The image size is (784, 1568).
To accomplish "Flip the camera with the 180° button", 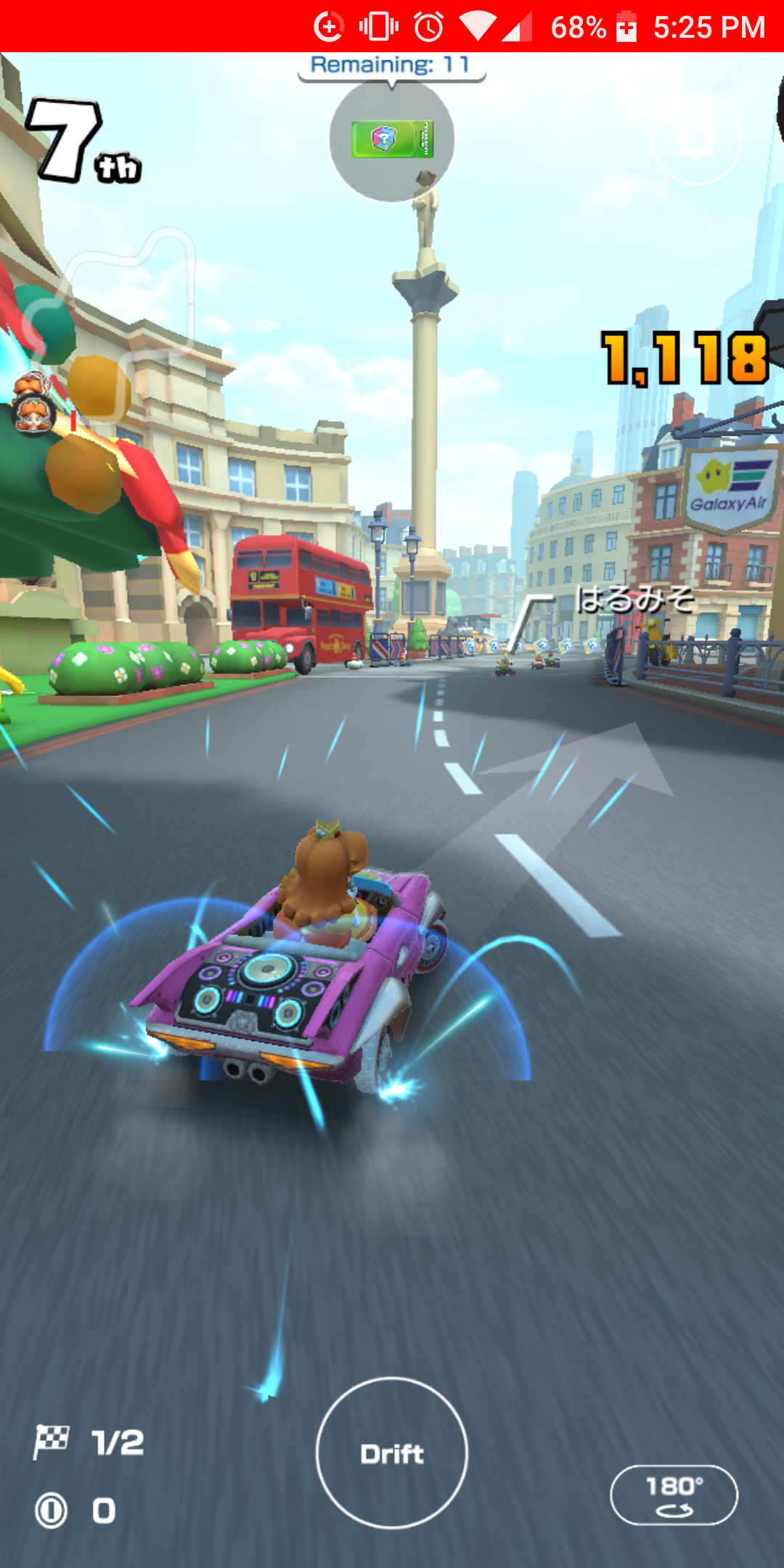I will tap(674, 1495).
